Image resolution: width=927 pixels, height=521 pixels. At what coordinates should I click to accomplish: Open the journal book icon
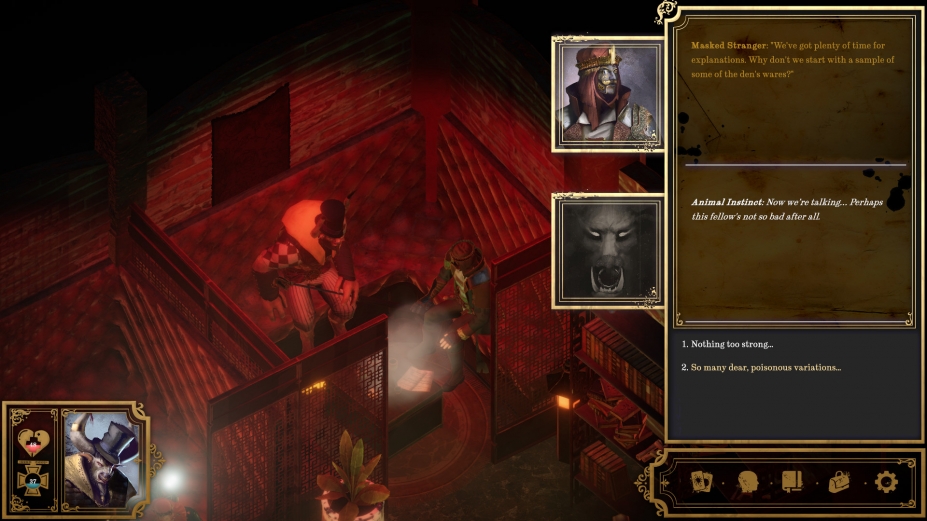click(x=792, y=482)
